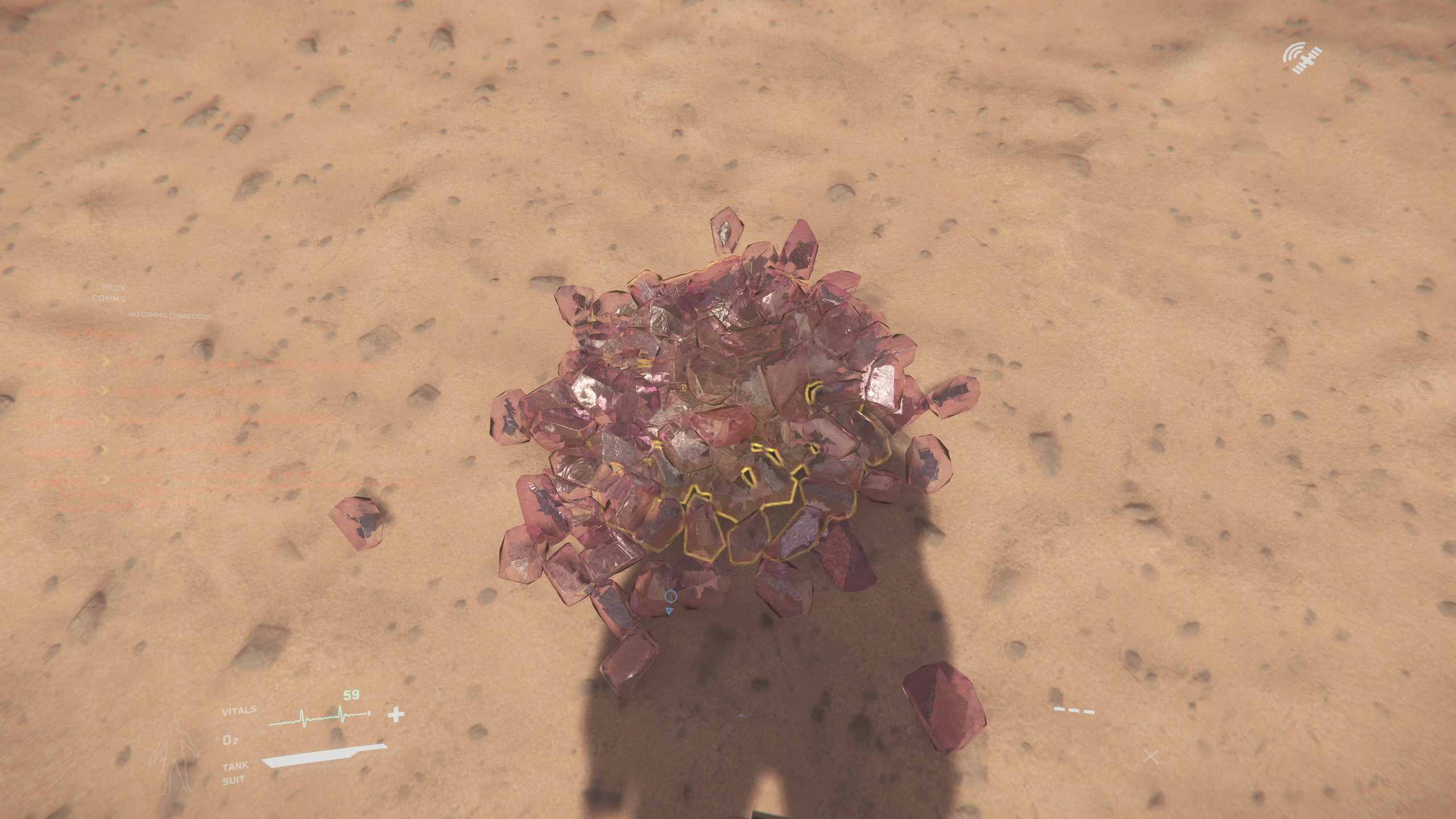1456x819 pixels.
Task: Click the satellite comms status icon
Action: click(x=1304, y=59)
